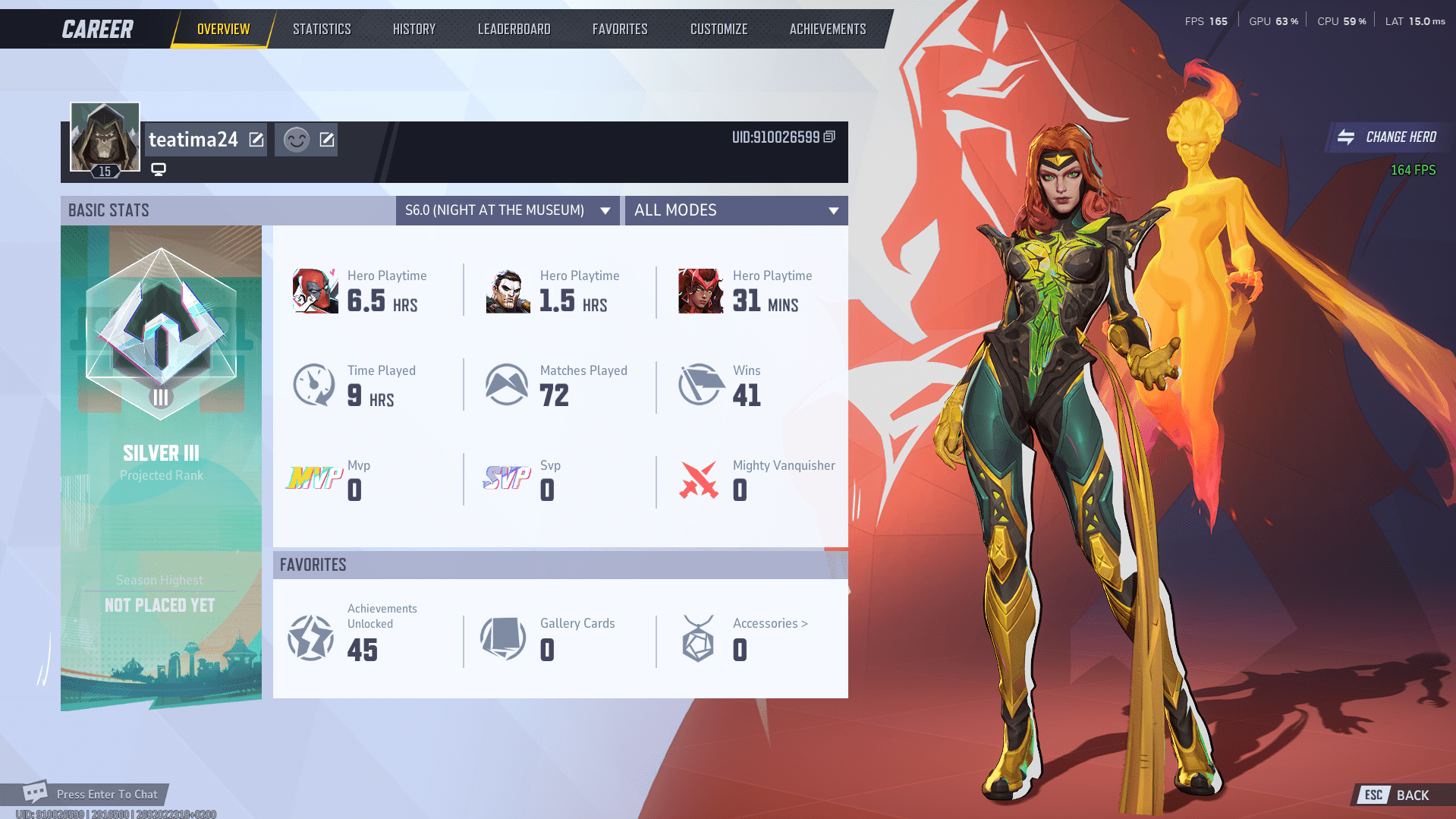Click the SVP badge icon
The image size is (1456, 819).
[506, 480]
